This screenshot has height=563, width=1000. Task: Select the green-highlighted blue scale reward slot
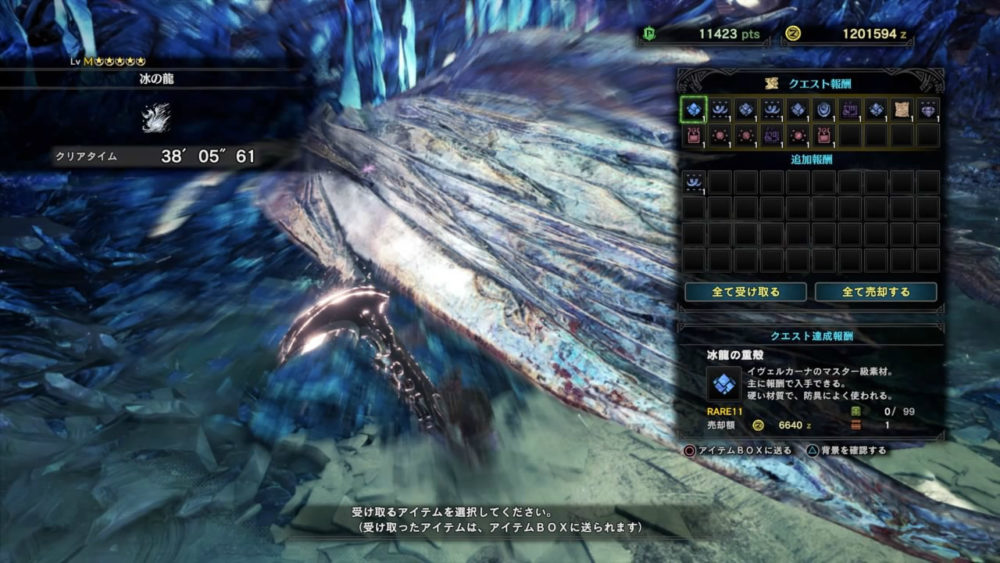(694, 109)
